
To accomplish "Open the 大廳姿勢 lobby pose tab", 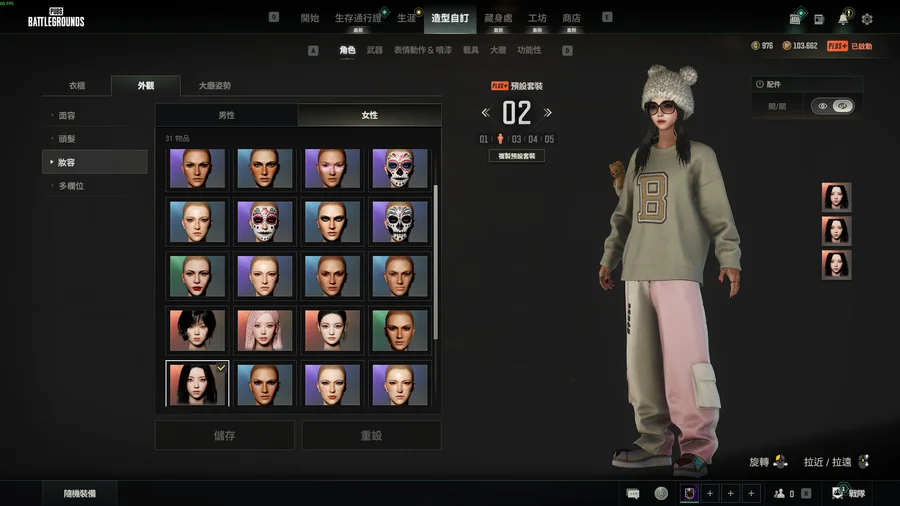I will click(214, 86).
